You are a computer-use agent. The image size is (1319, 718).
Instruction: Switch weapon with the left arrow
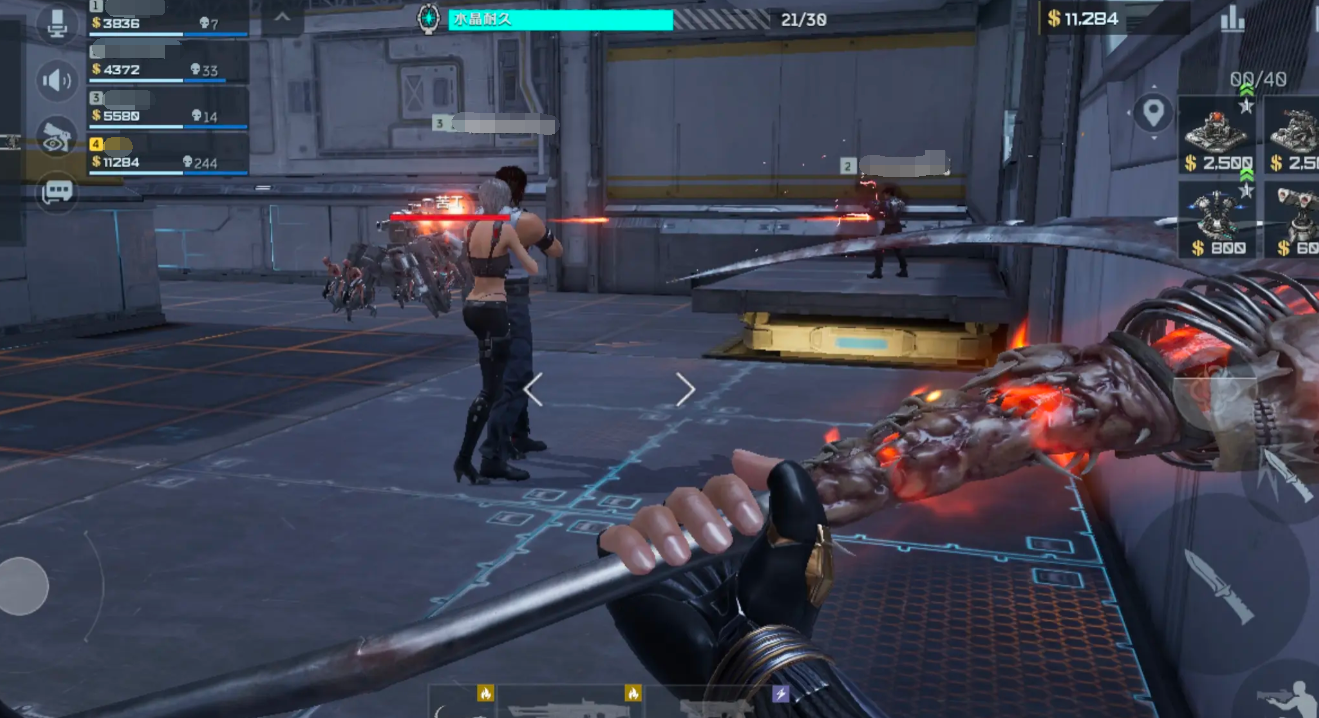click(533, 390)
